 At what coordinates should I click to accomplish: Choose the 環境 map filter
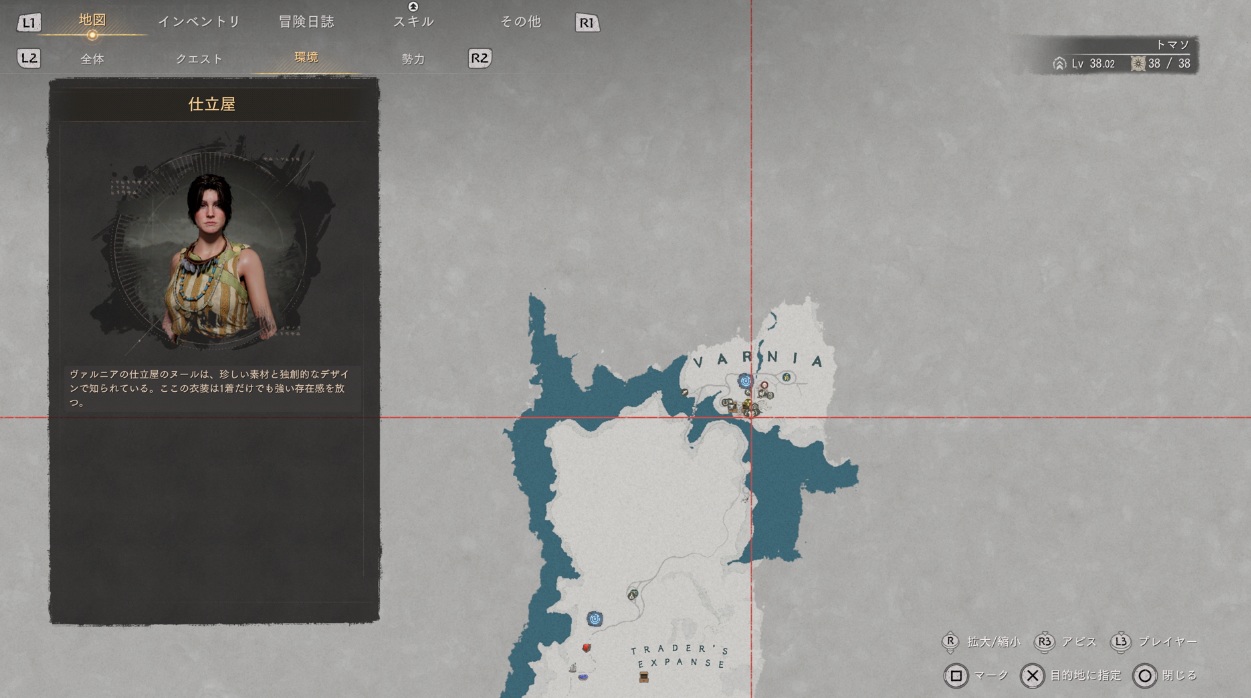pyautogui.click(x=306, y=58)
